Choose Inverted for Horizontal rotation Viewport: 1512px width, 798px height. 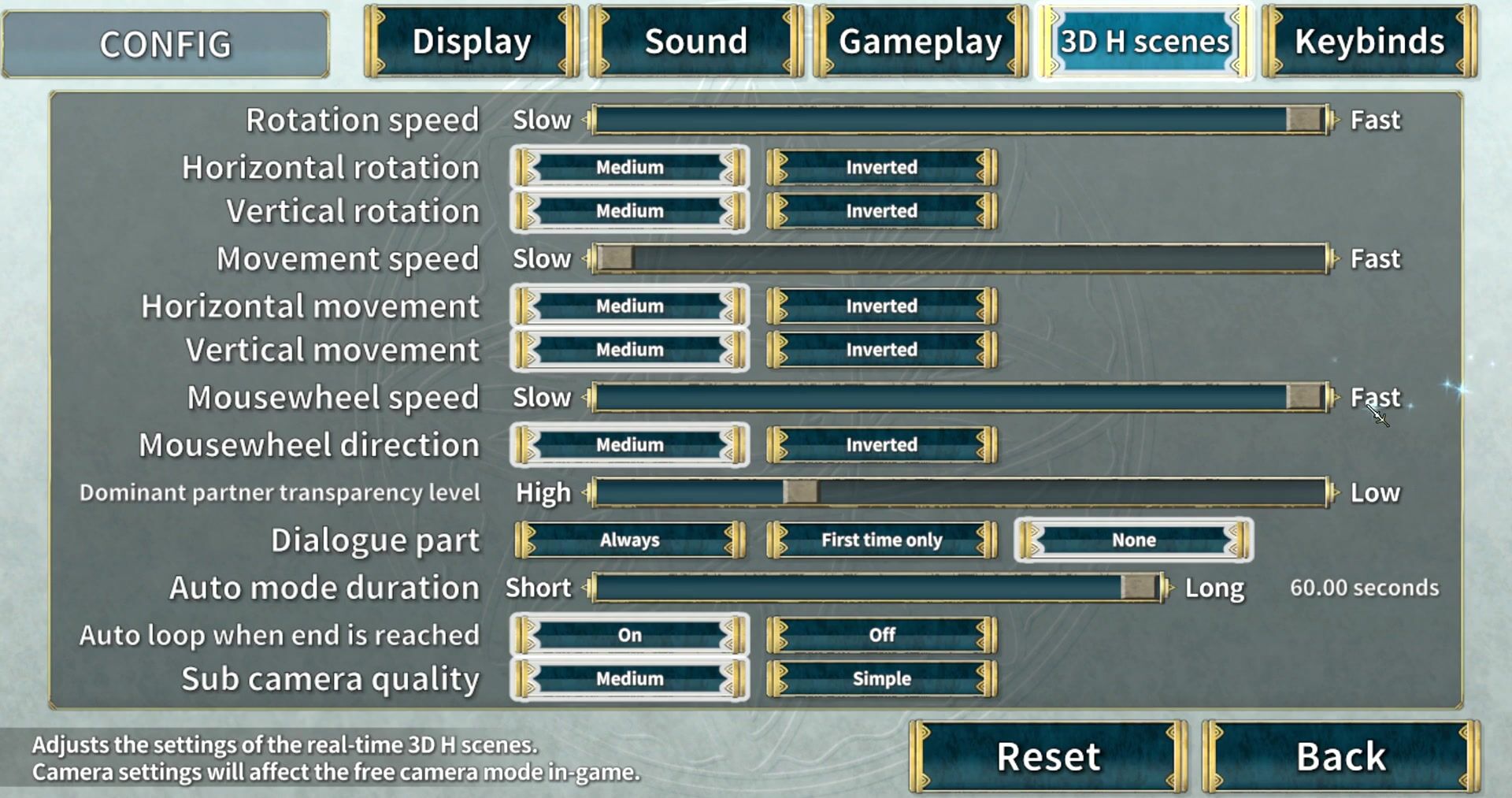pos(881,168)
